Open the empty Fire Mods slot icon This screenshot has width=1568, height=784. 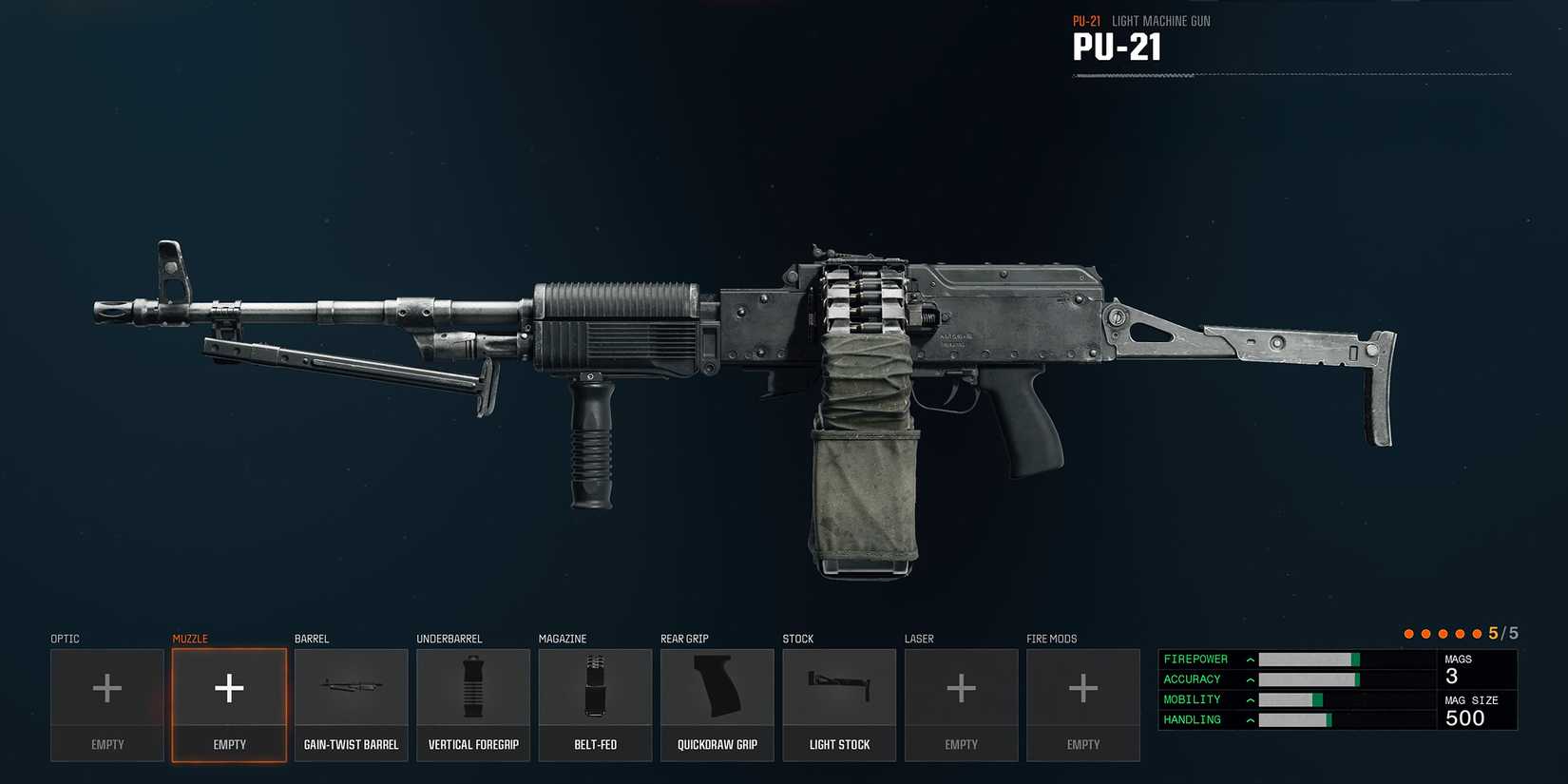(x=1082, y=686)
